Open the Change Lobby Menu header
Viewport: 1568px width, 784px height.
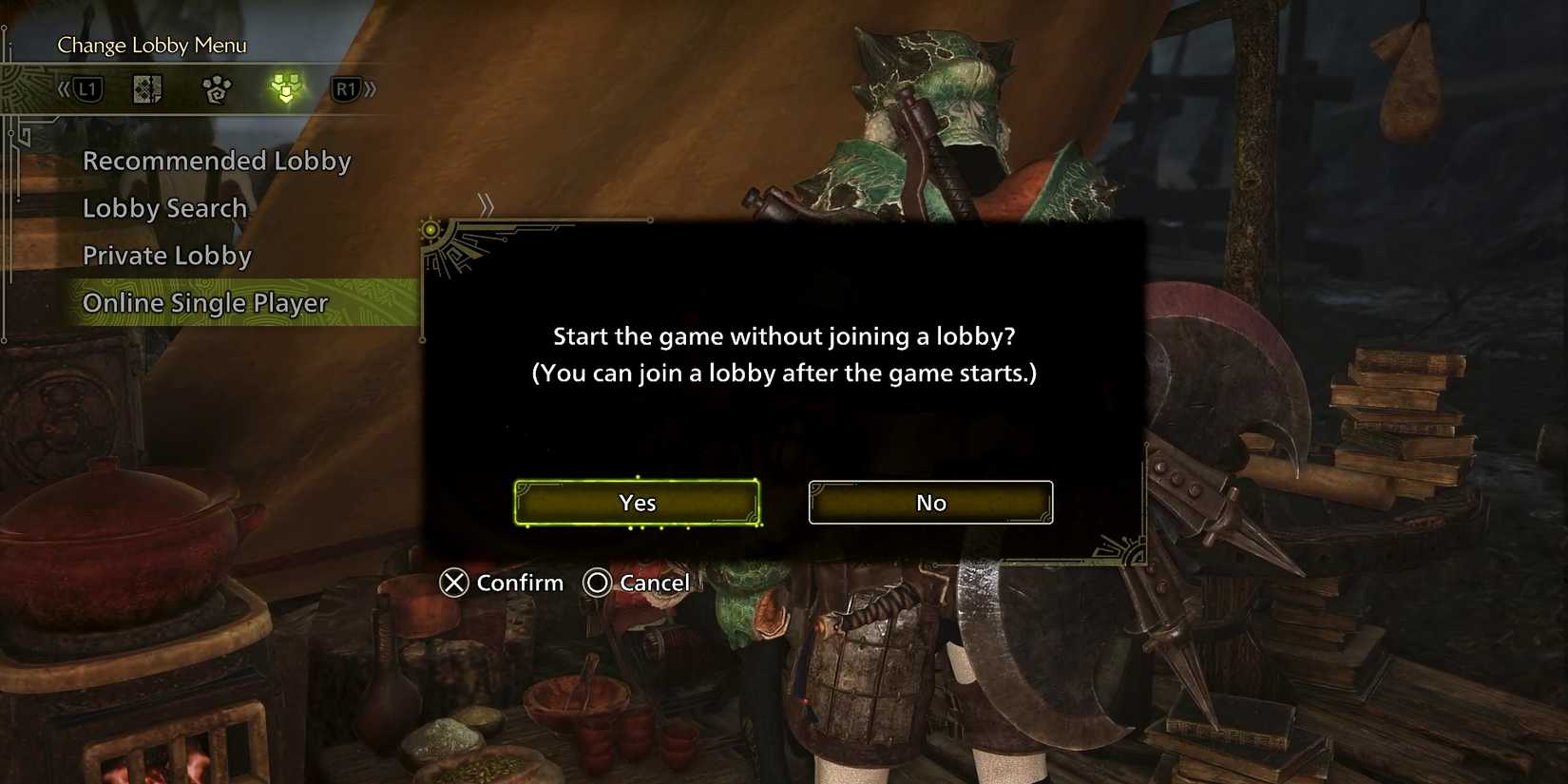tap(150, 44)
